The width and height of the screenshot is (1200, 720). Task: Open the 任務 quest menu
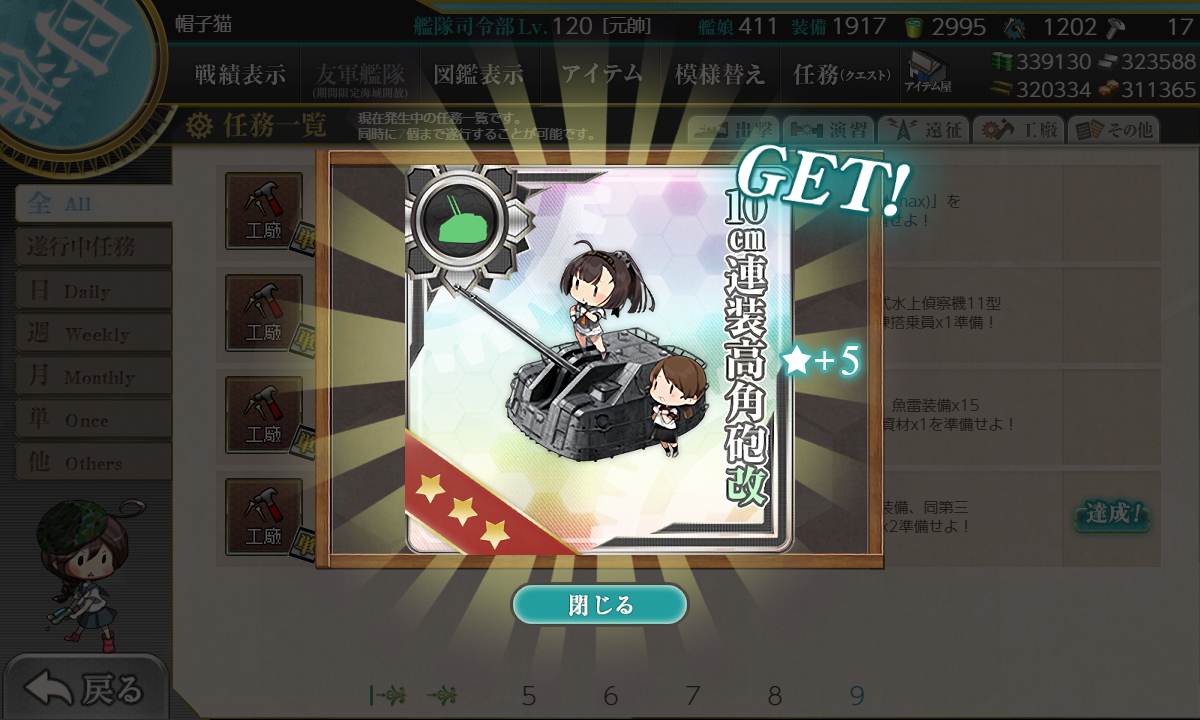pos(840,74)
